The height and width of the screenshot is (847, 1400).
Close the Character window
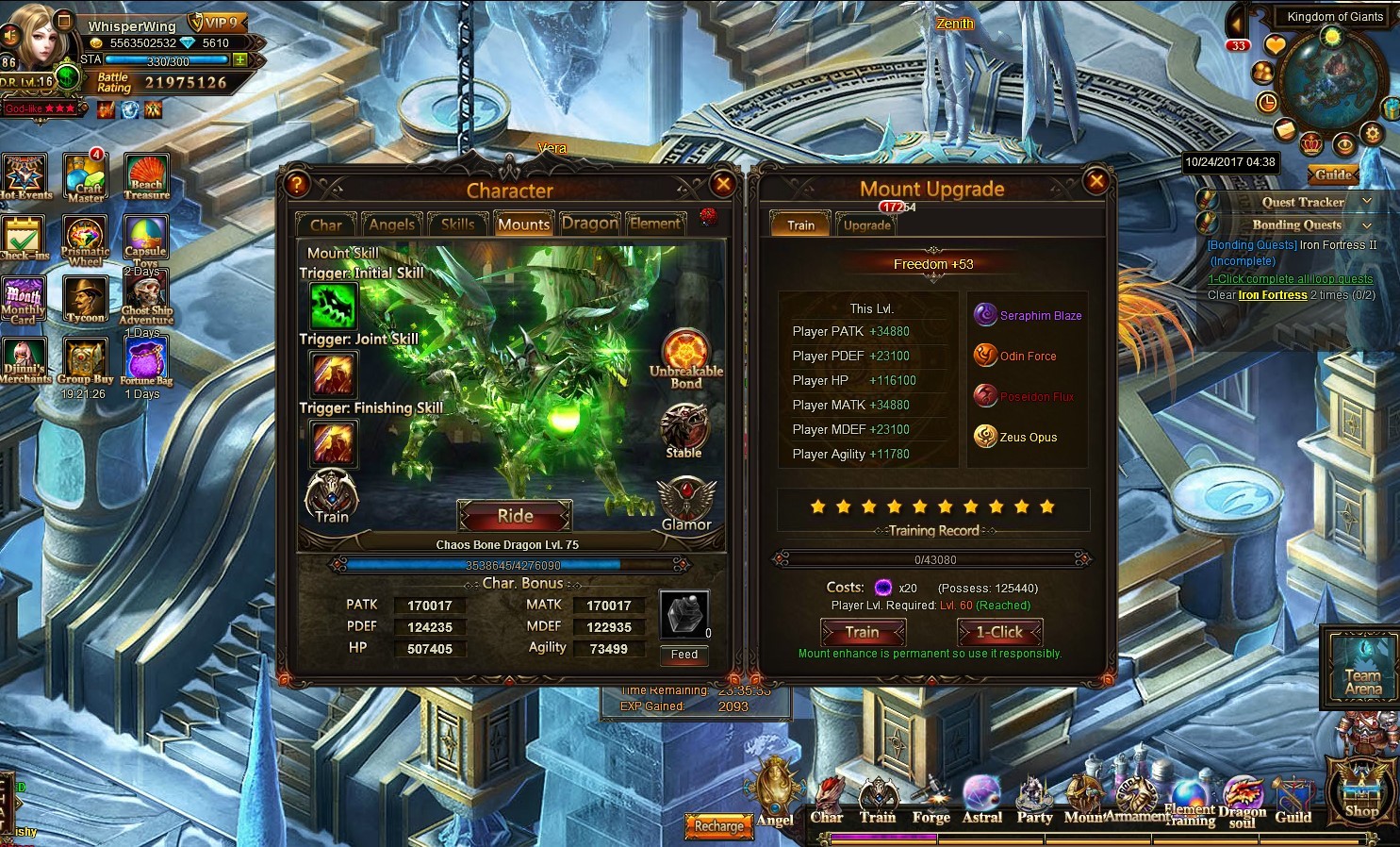tap(723, 184)
